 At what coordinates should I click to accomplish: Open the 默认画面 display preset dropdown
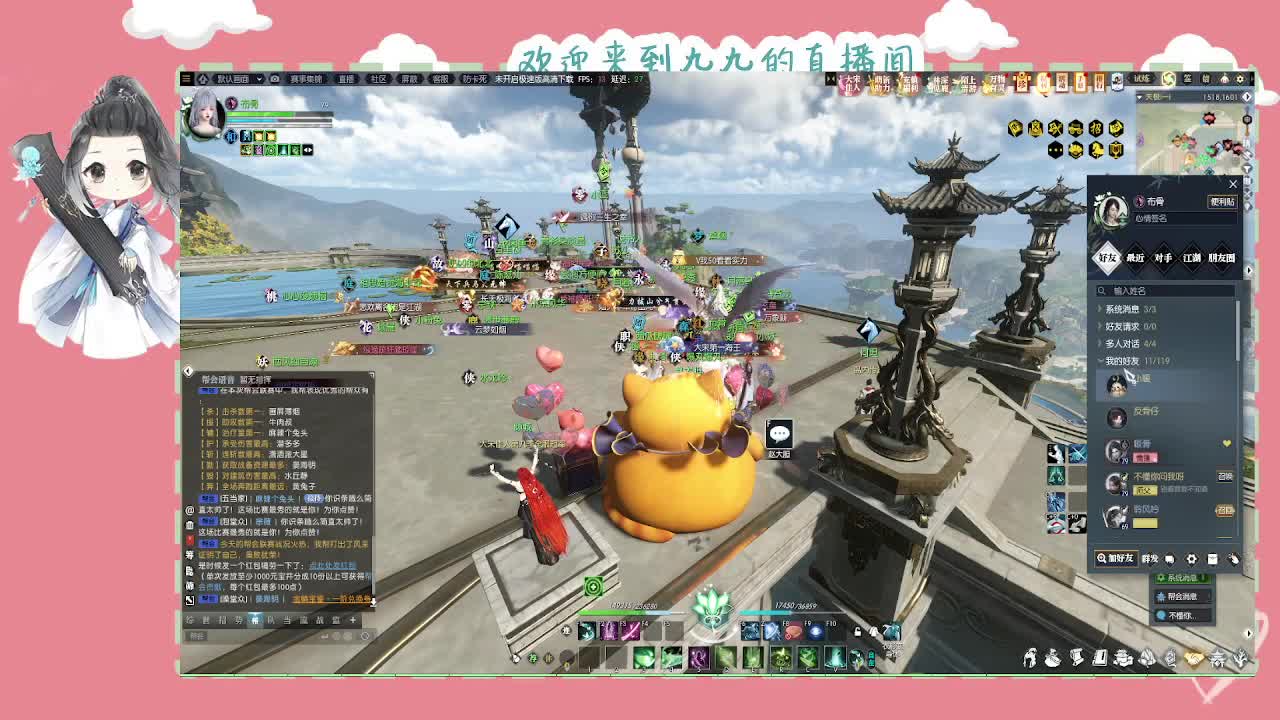236,79
